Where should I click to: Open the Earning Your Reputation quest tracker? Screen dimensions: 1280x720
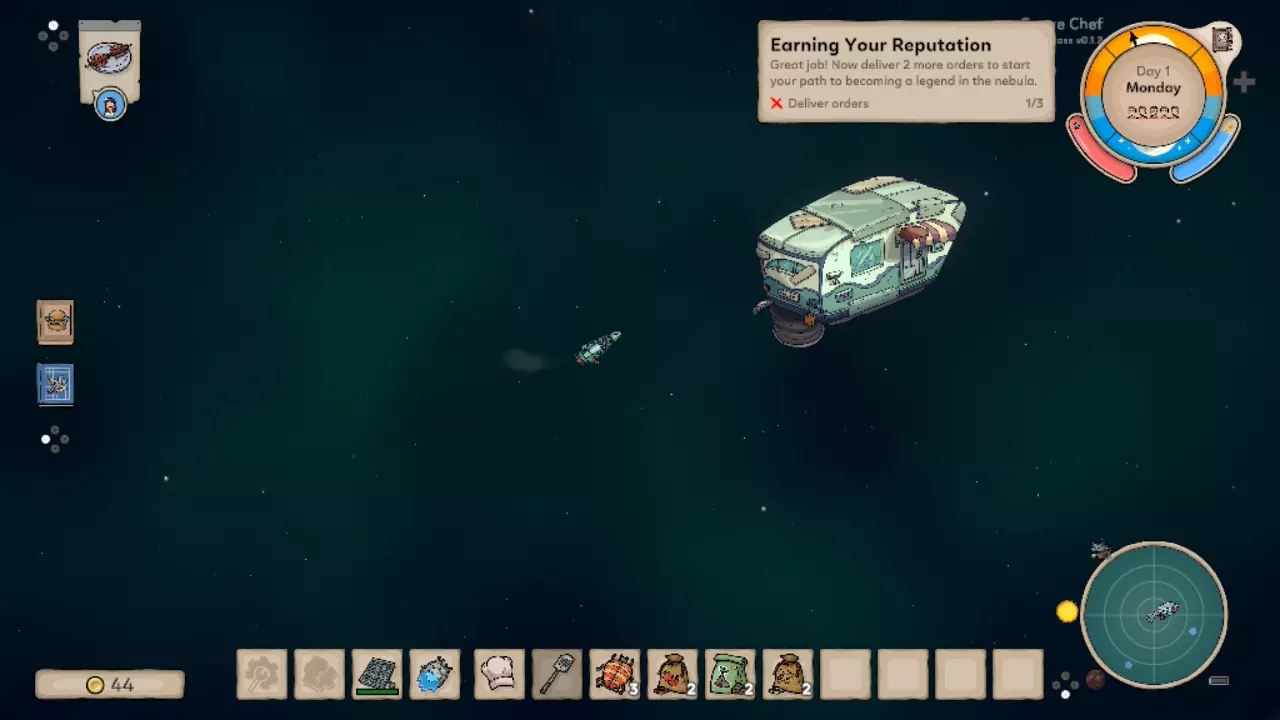[x=906, y=72]
